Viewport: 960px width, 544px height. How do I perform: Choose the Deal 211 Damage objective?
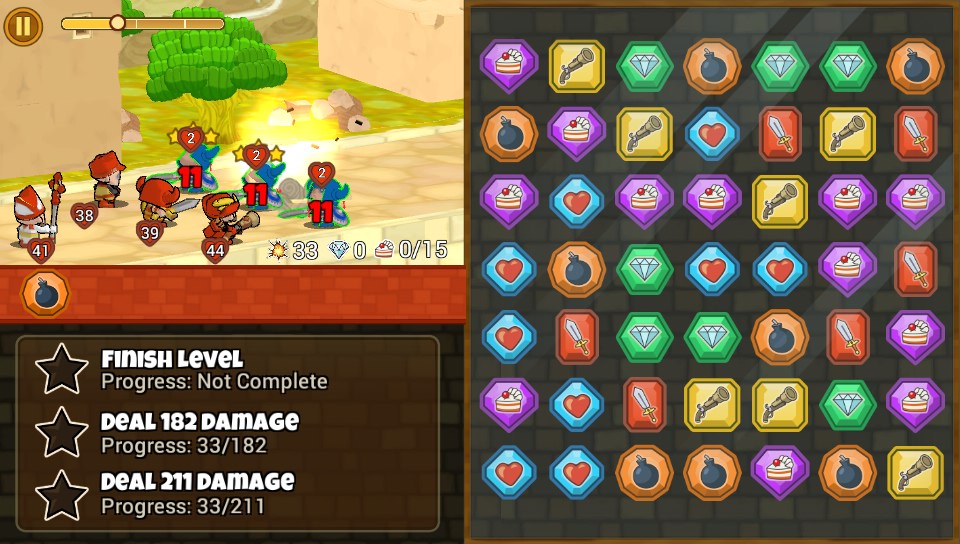click(197, 493)
